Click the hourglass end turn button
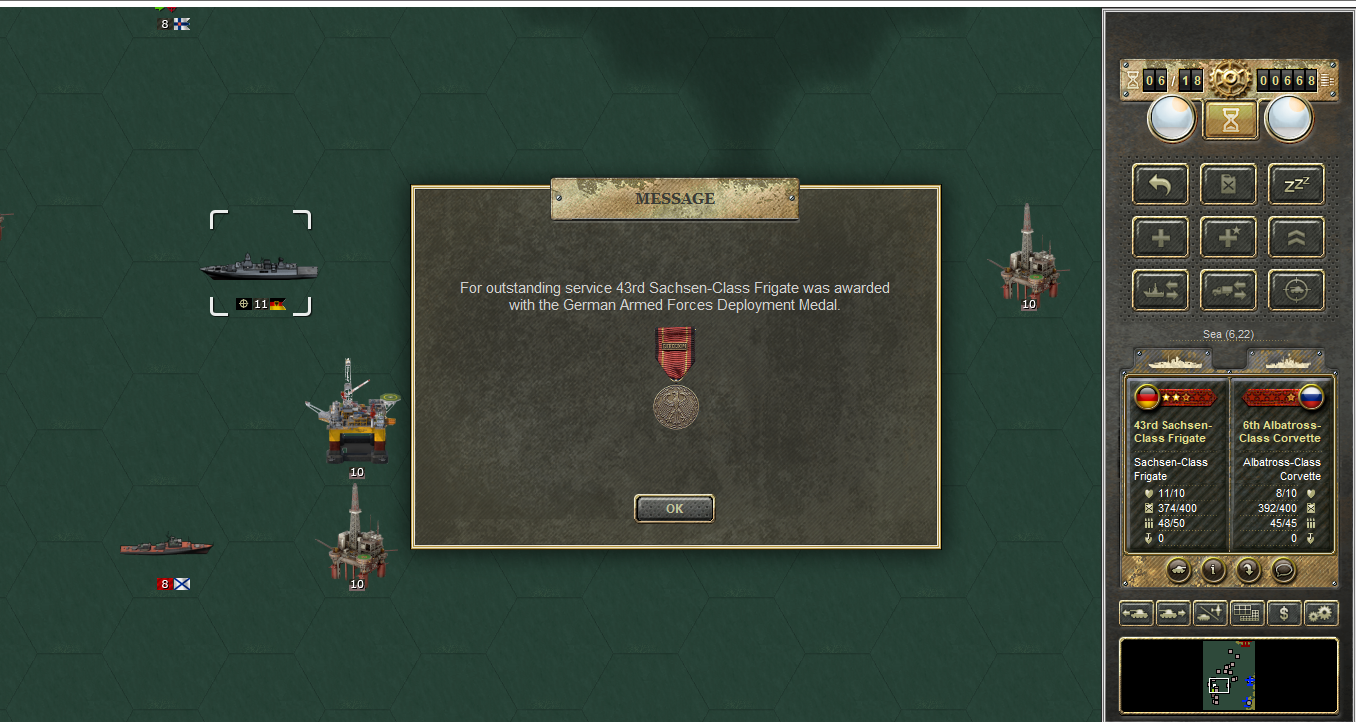 click(x=1230, y=120)
